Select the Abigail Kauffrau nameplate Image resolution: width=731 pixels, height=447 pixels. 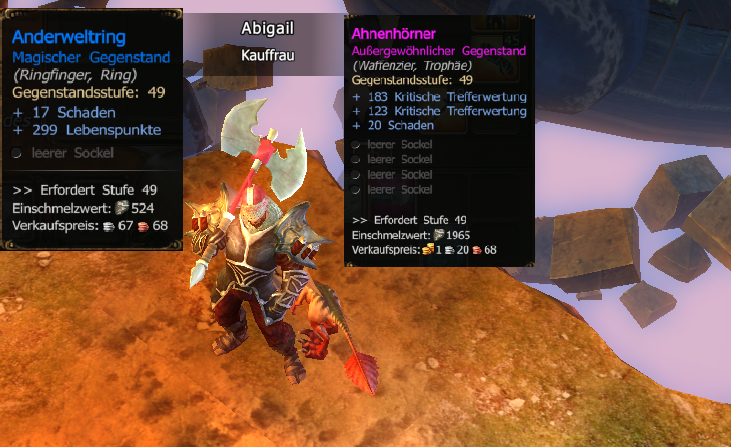coord(267,41)
